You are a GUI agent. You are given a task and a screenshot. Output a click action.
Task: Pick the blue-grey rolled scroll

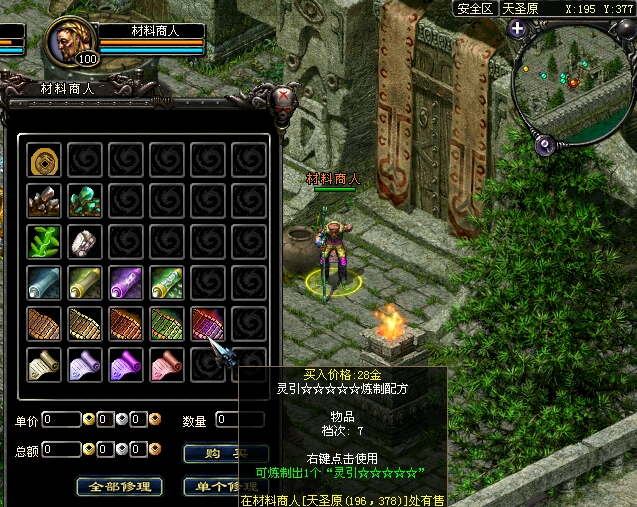coord(44,283)
